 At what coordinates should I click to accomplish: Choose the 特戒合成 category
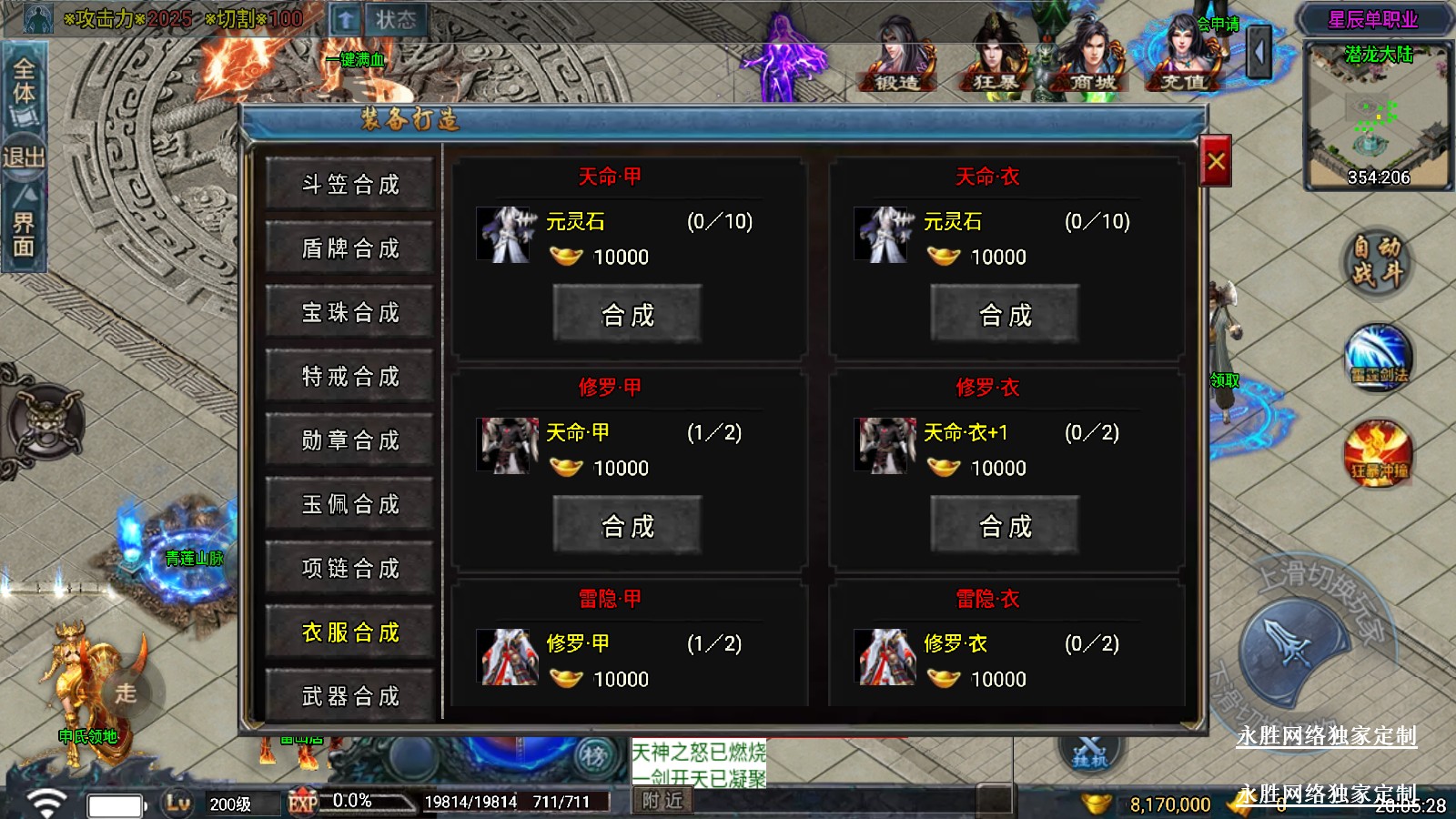coord(350,376)
